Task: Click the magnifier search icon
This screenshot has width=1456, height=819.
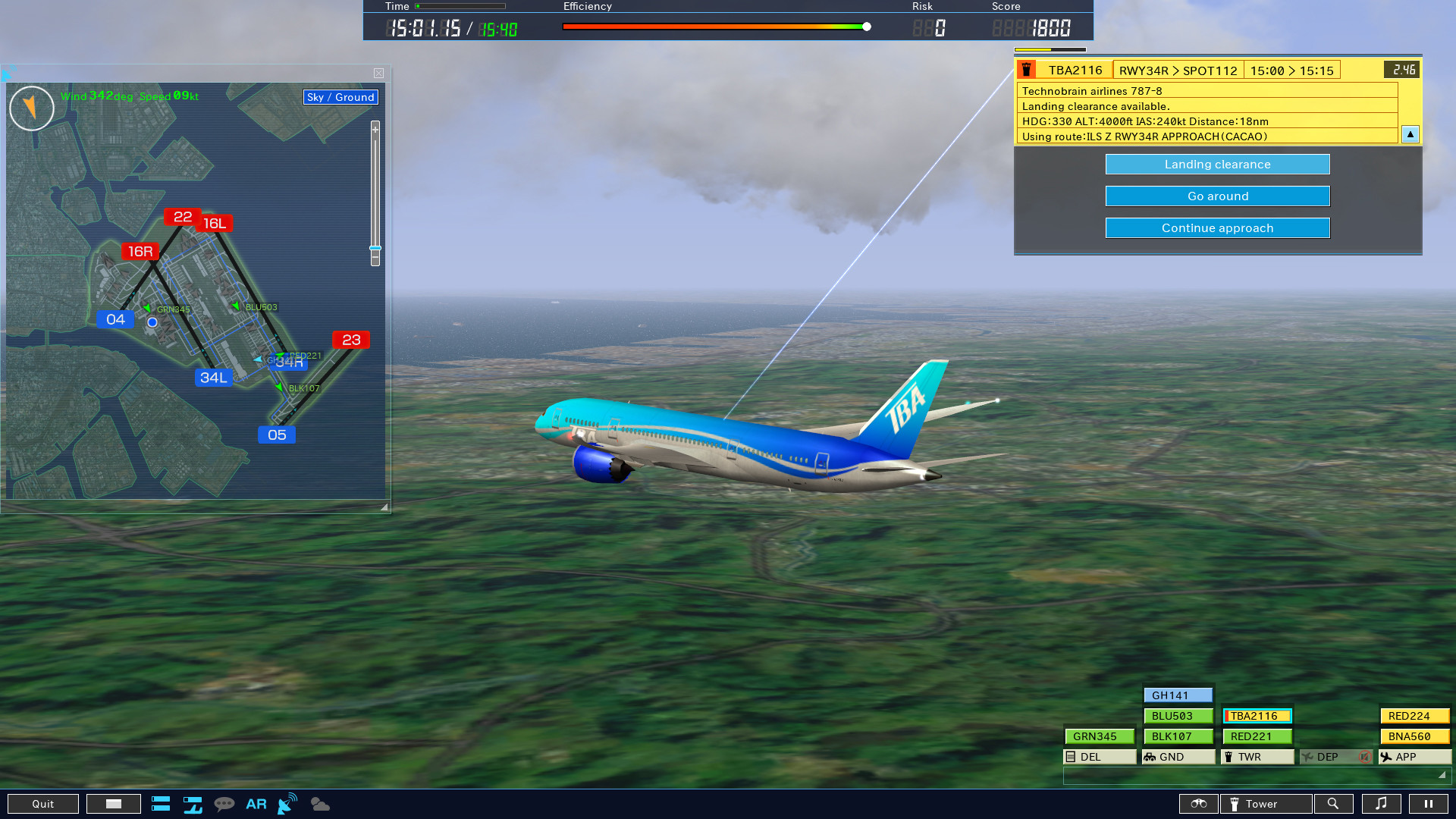Action: (x=1334, y=804)
